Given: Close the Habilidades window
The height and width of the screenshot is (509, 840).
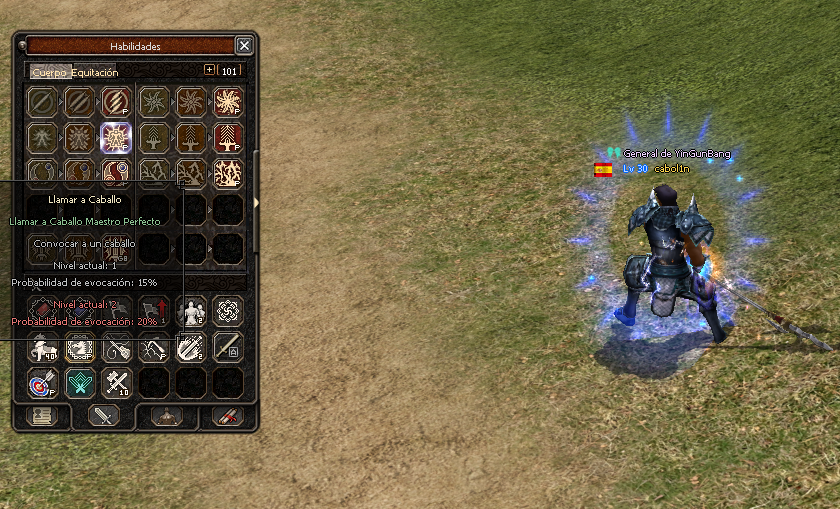Looking at the screenshot, I should 244,46.
